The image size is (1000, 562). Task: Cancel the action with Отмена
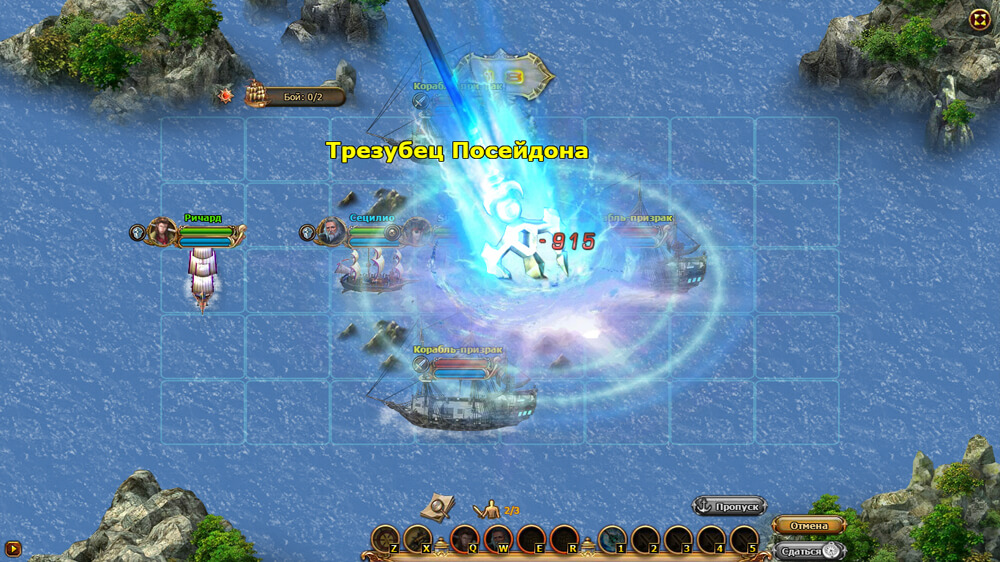[x=808, y=526]
